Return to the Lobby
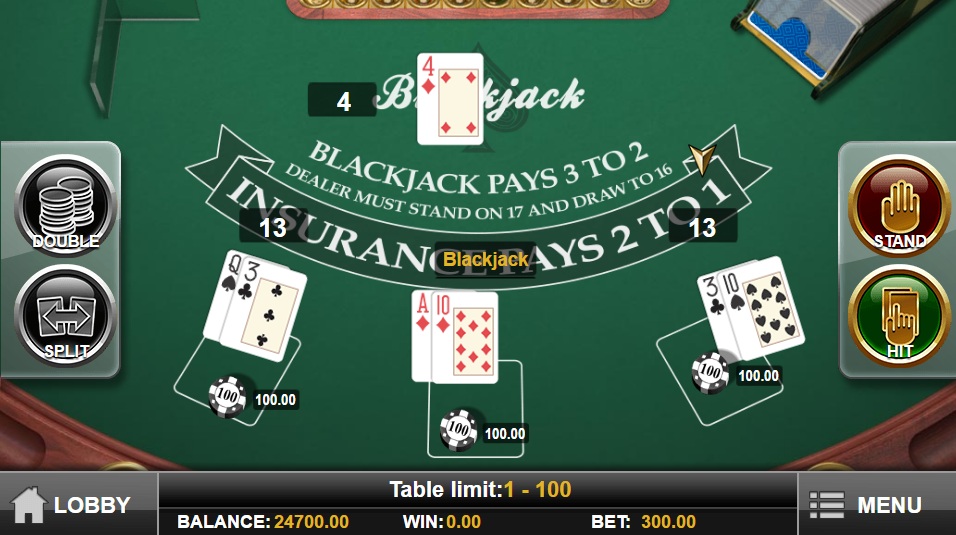Image resolution: width=956 pixels, height=535 pixels. coord(72,505)
